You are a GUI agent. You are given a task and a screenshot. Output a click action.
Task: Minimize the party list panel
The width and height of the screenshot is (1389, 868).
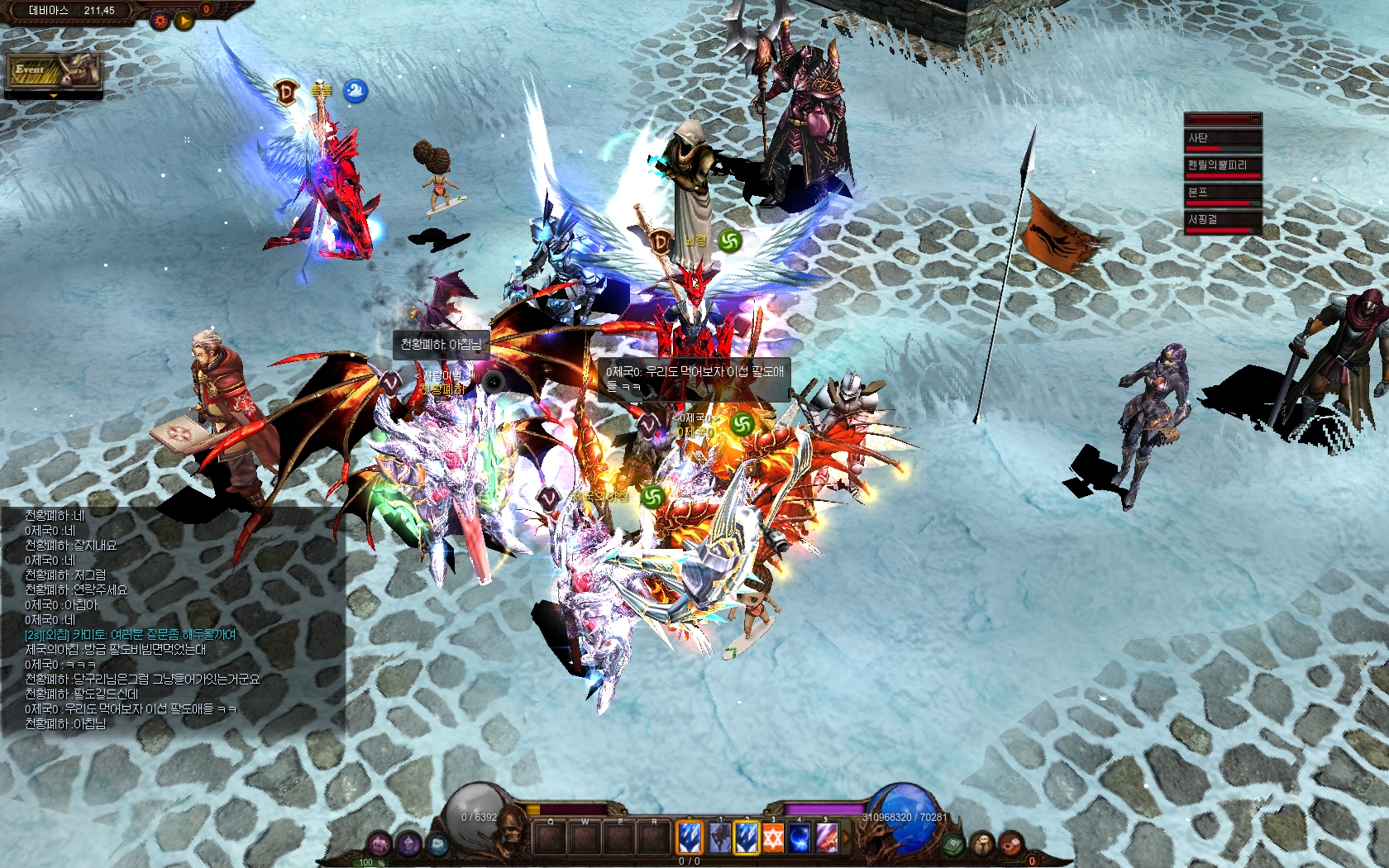tap(1254, 119)
